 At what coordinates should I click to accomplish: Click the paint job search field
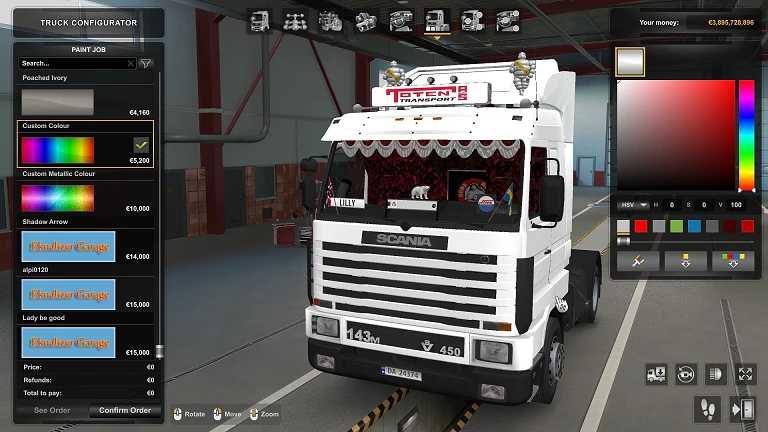click(76, 63)
